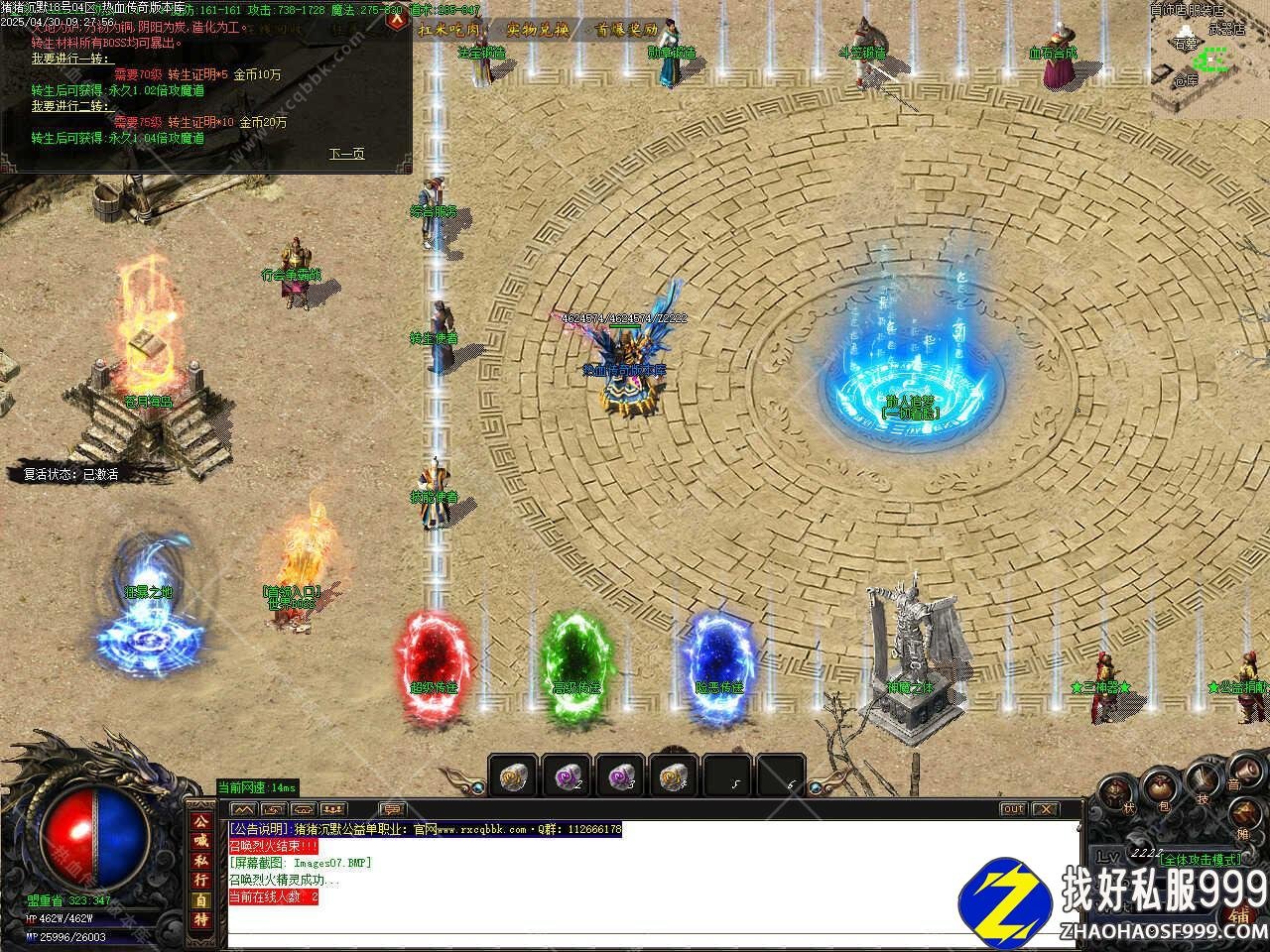Open the 首爆奖励 reward tab
The width and height of the screenshot is (1270, 952).
tap(625, 29)
